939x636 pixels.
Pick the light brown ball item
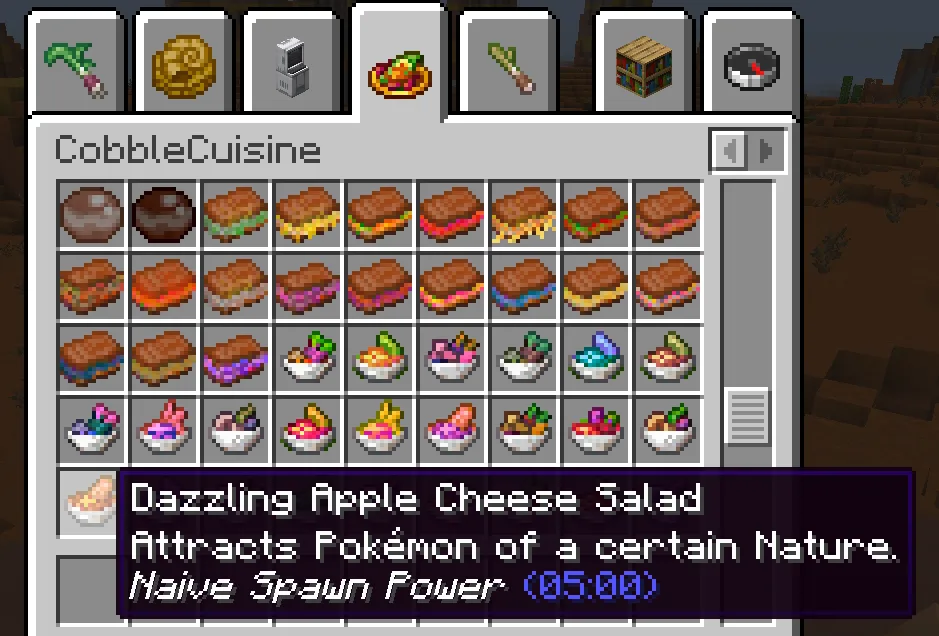click(x=92, y=213)
